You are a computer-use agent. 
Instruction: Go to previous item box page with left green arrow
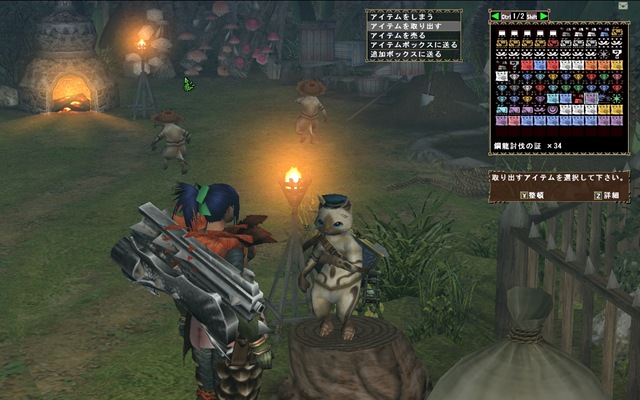coord(494,17)
